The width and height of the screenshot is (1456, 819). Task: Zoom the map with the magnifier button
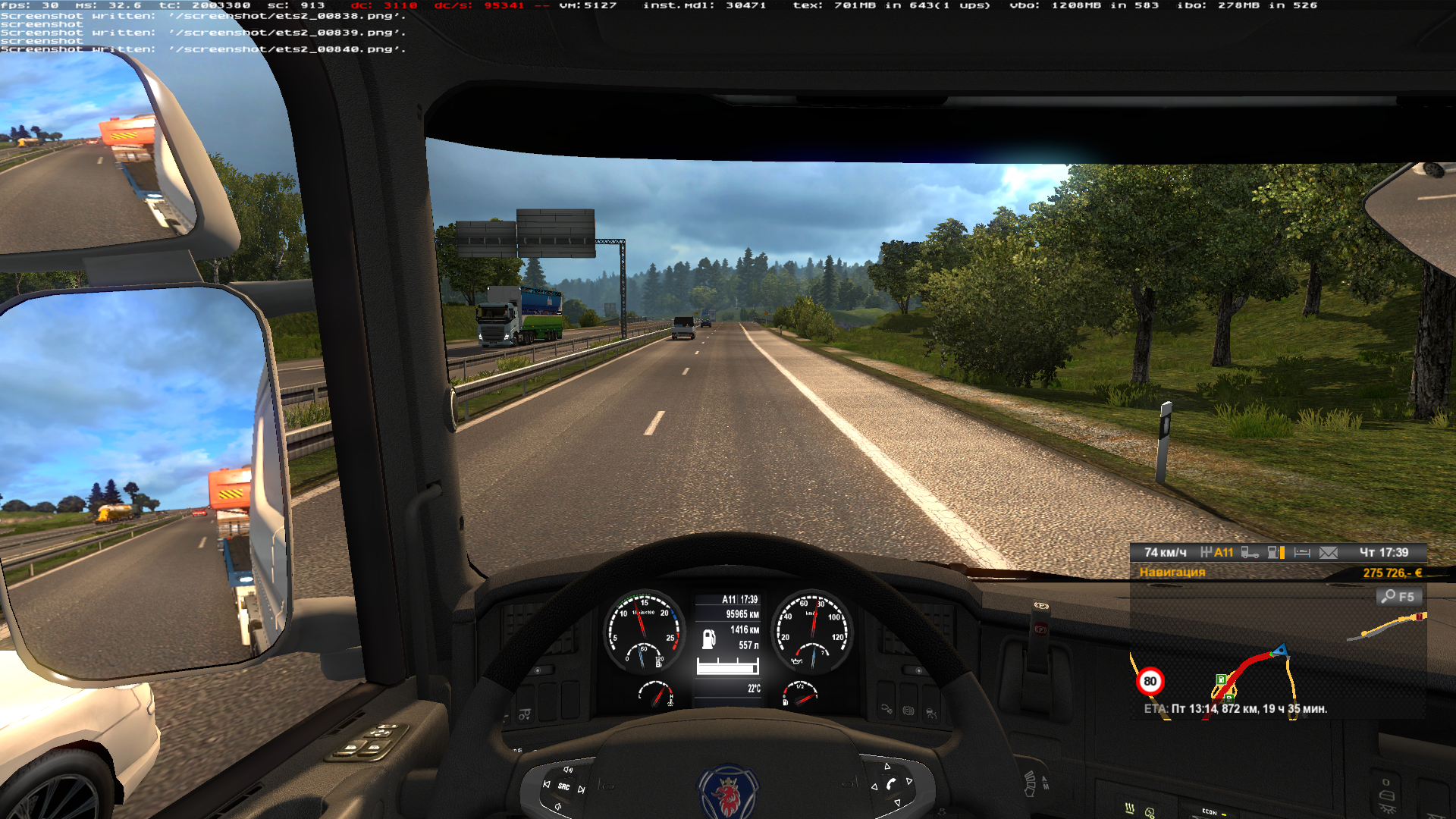coord(1398,597)
